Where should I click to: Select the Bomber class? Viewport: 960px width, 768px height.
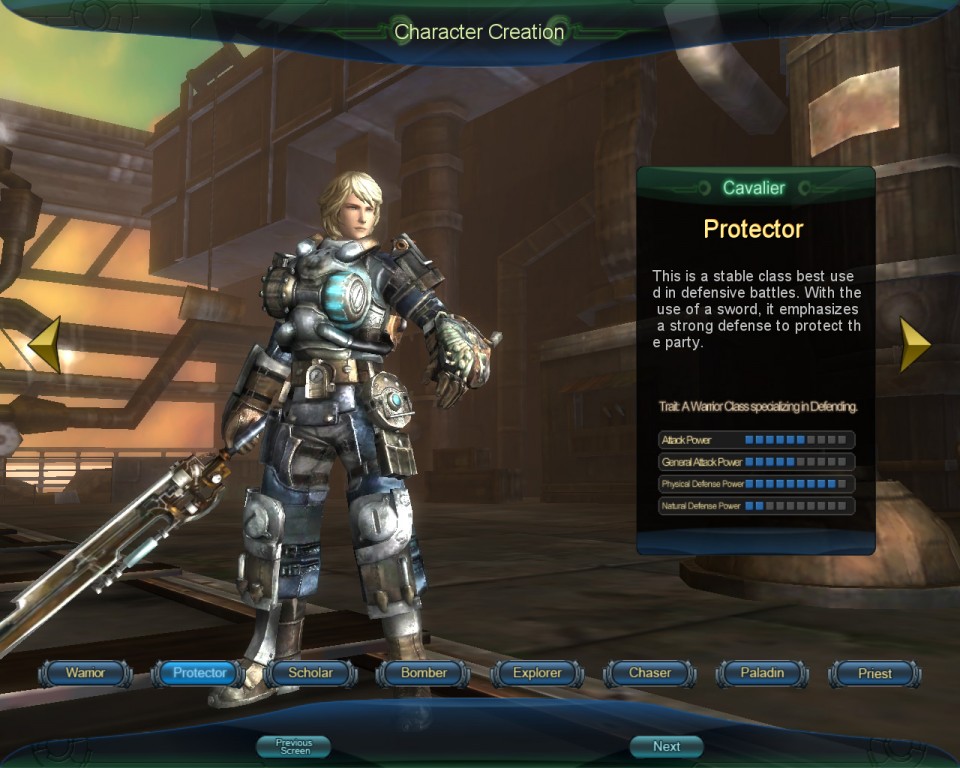pyautogui.click(x=424, y=673)
